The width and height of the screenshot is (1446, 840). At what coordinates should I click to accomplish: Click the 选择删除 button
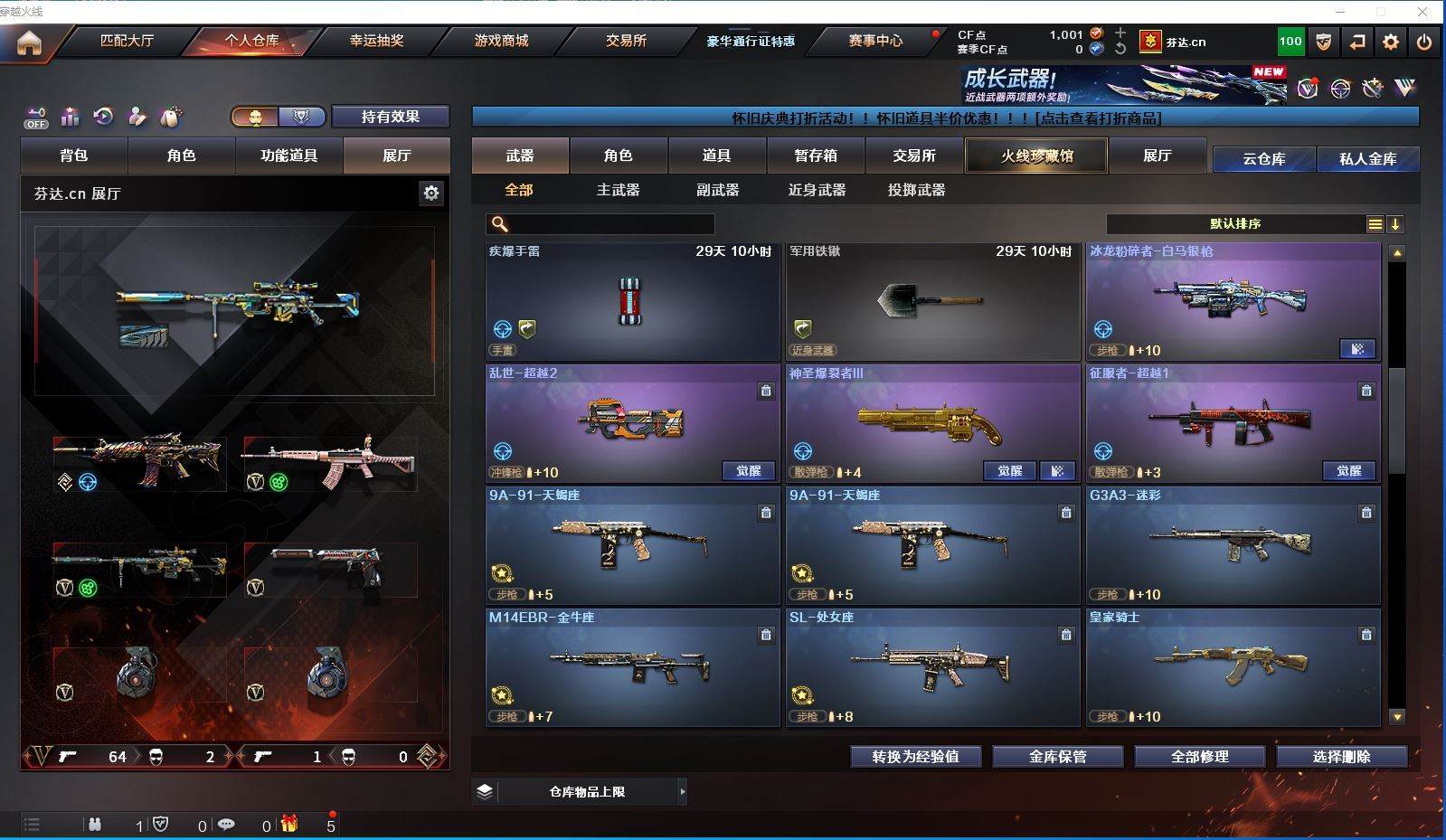[x=1341, y=757]
